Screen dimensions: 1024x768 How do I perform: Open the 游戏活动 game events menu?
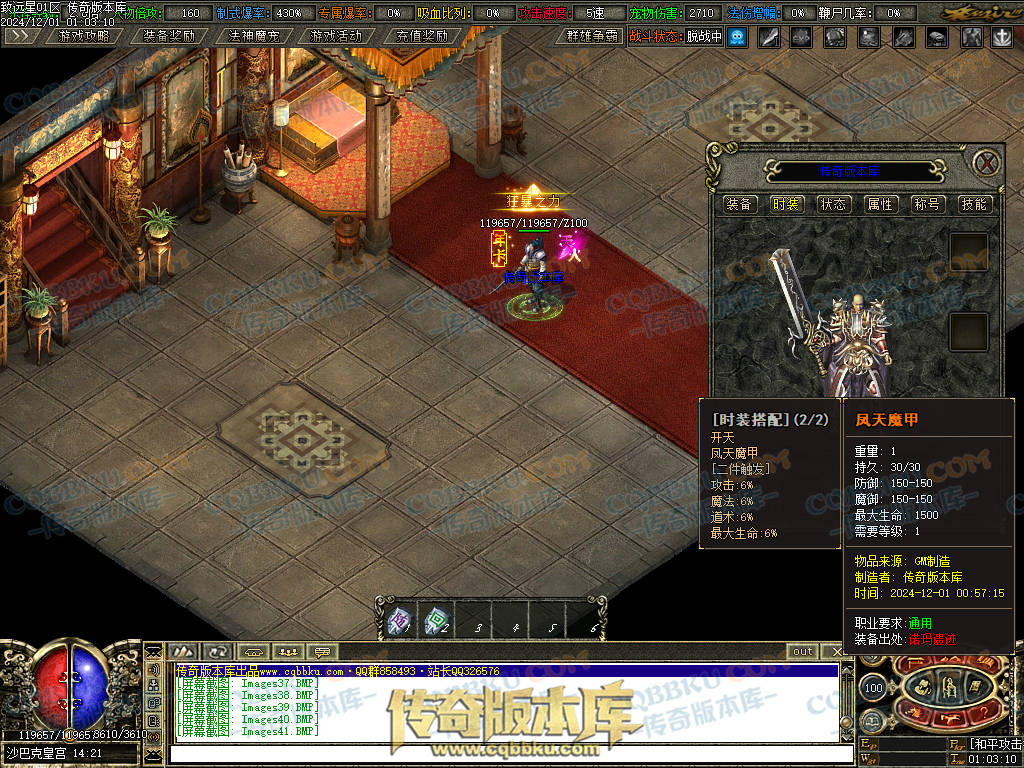point(337,36)
